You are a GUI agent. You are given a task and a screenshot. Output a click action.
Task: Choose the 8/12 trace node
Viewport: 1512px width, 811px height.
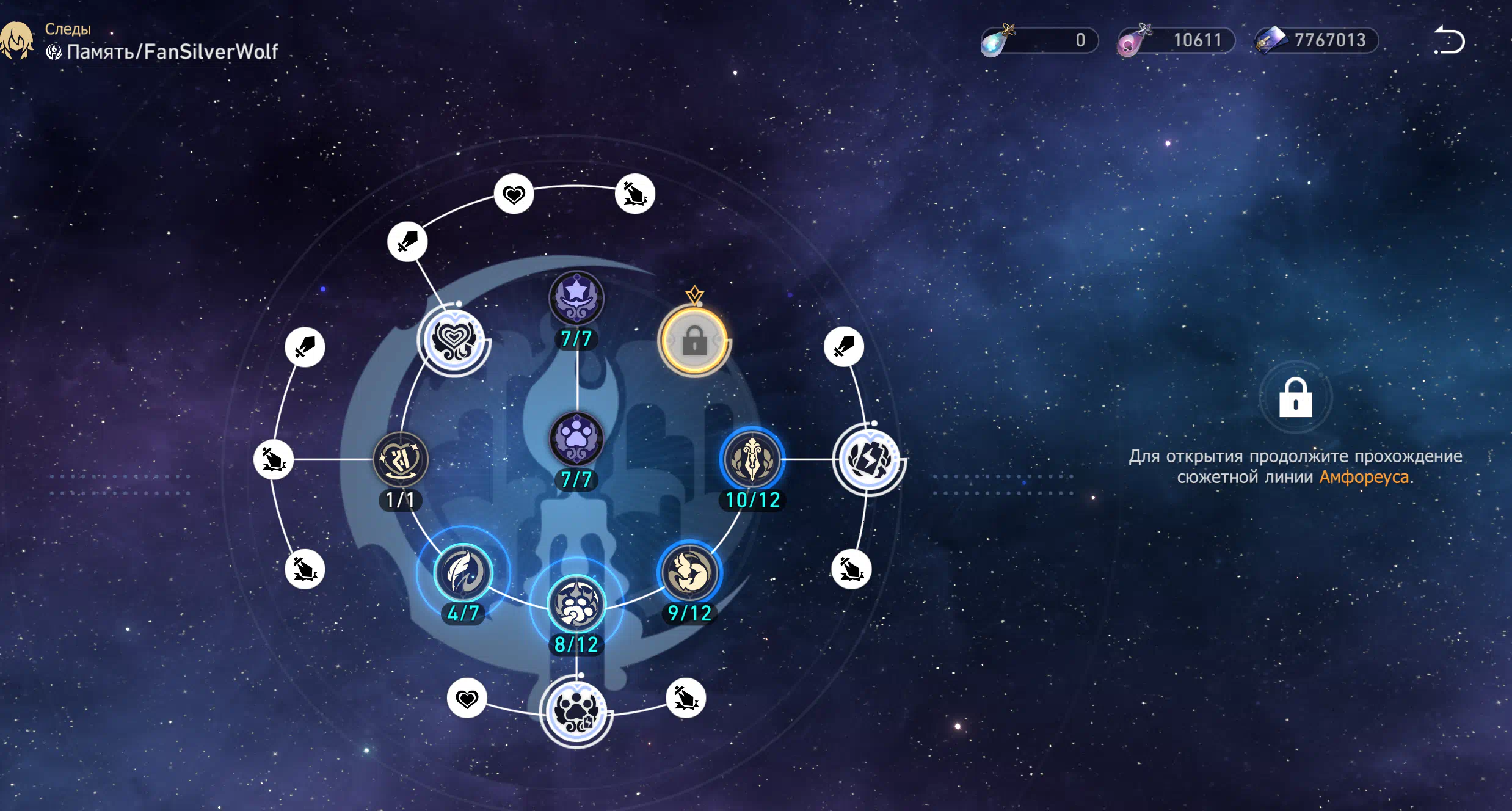click(x=576, y=604)
